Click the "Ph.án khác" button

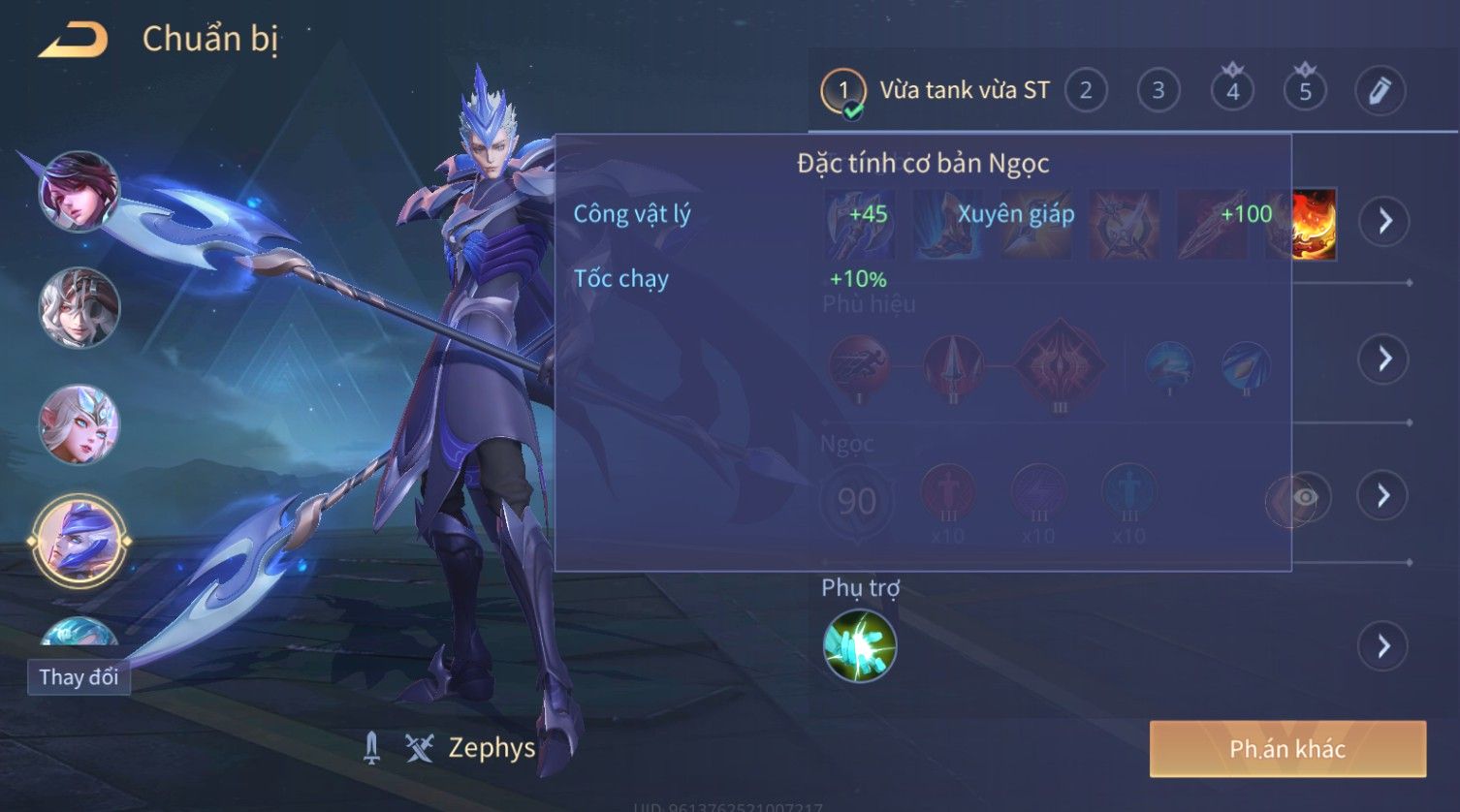point(1286,749)
